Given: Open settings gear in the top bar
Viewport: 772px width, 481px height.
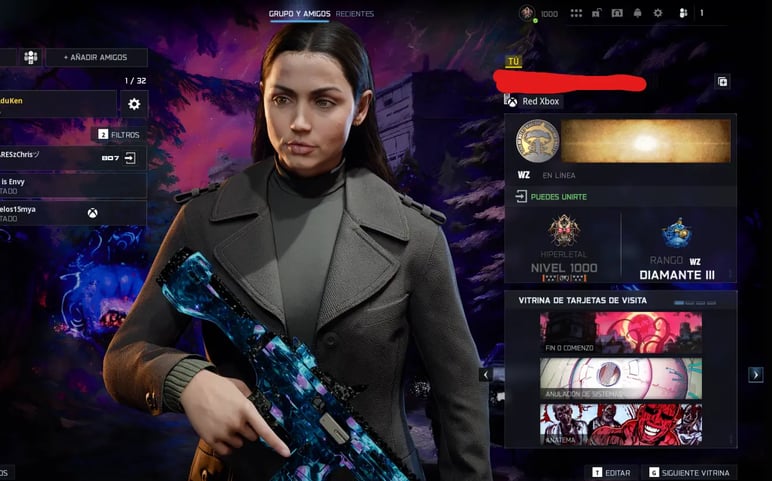Looking at the screenshot, I should pyautogui.click(x=658, y=14).
